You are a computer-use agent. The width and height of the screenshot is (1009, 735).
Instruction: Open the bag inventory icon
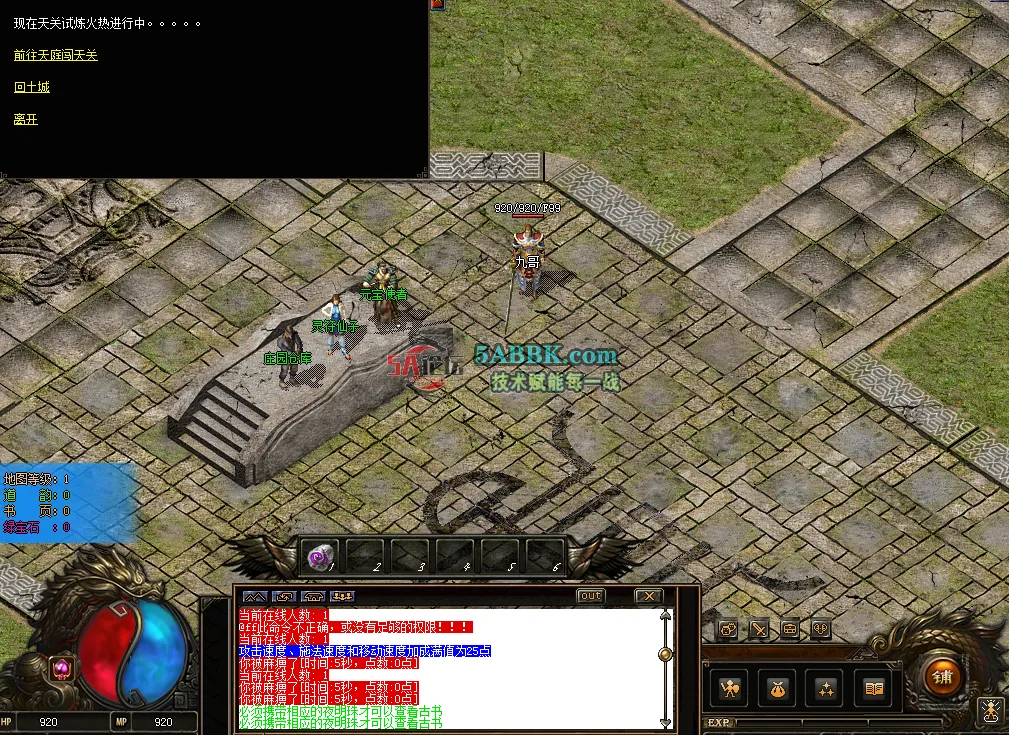point(779,689)
